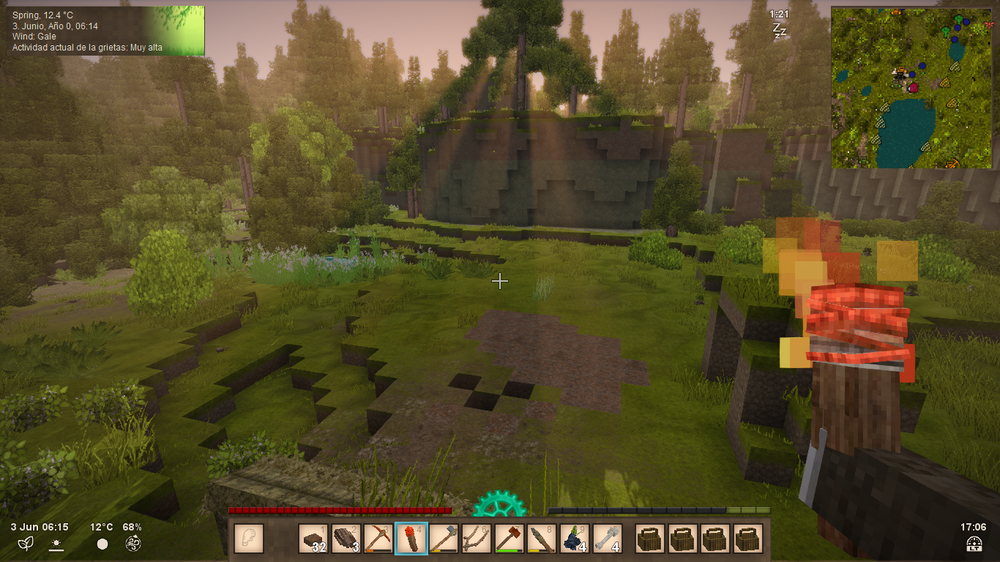Open the last basket backpack slot
This screenshot has height=562, width=1000.
[x=749, y=539]
